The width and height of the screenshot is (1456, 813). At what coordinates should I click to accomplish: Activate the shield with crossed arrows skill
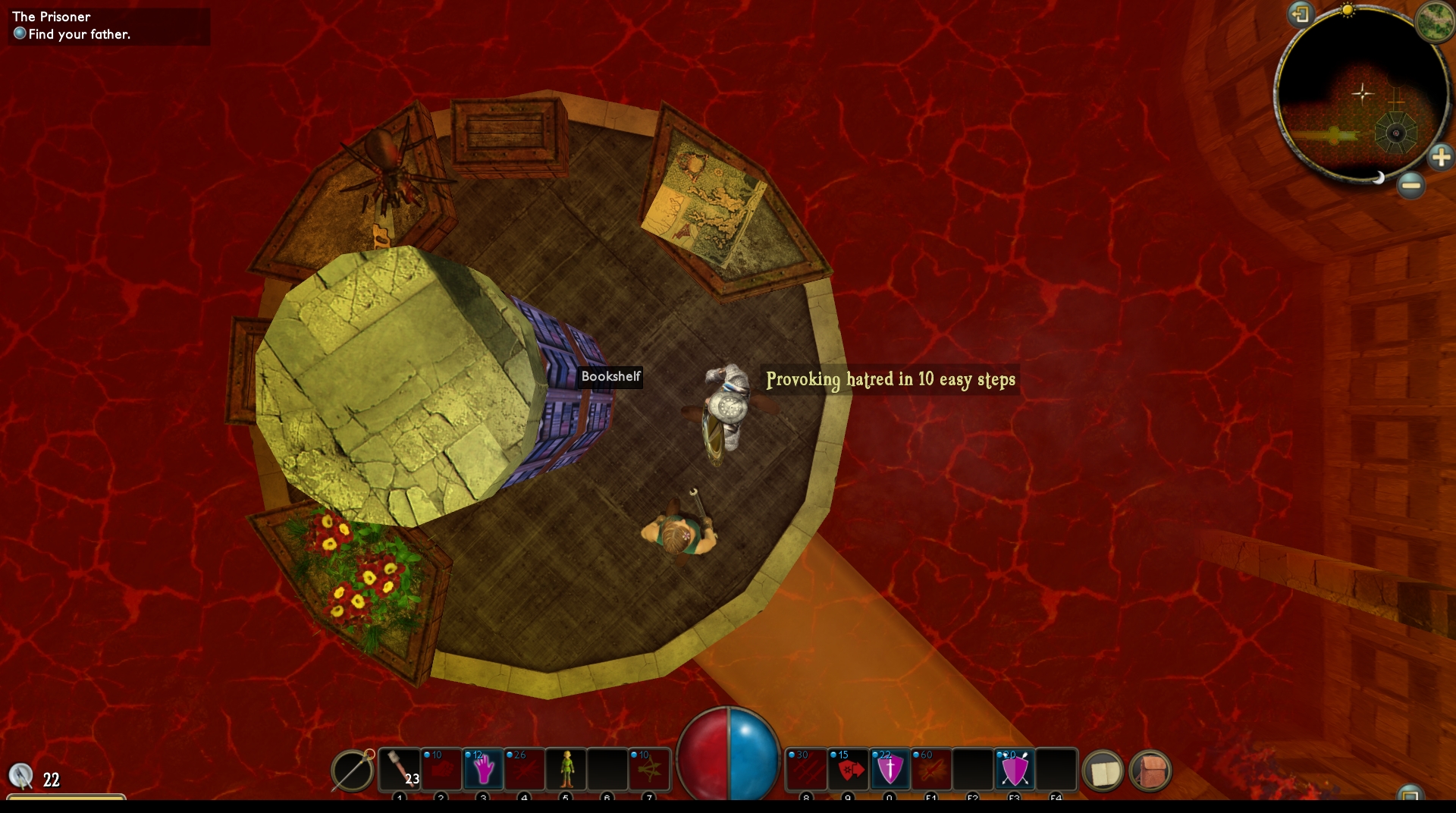(1015, 770)
